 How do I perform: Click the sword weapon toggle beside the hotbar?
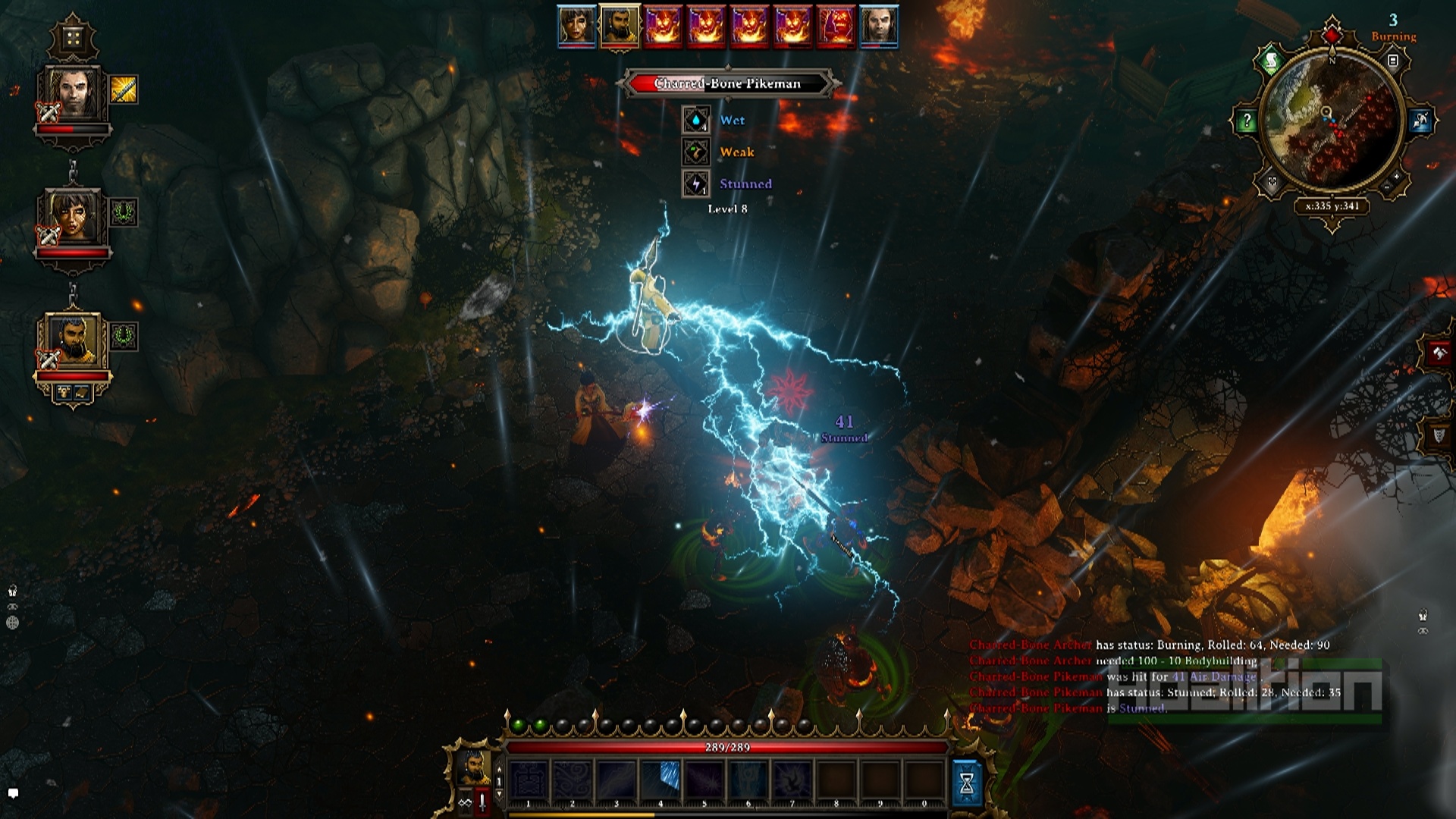coord(482,802)
